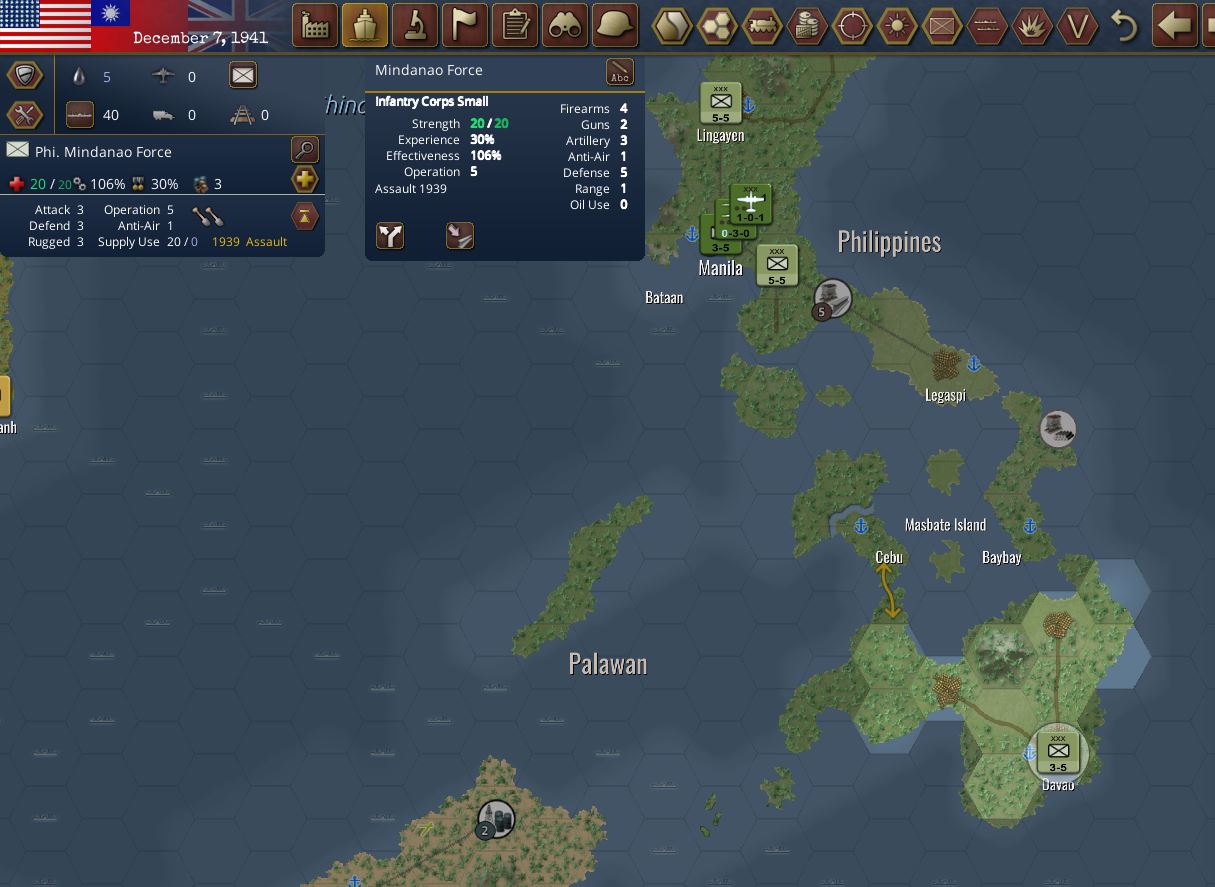Screen dimensions: 1215x887
Task: Toggle the hex cluster map overlay
Action: click(x=717, y=26)
